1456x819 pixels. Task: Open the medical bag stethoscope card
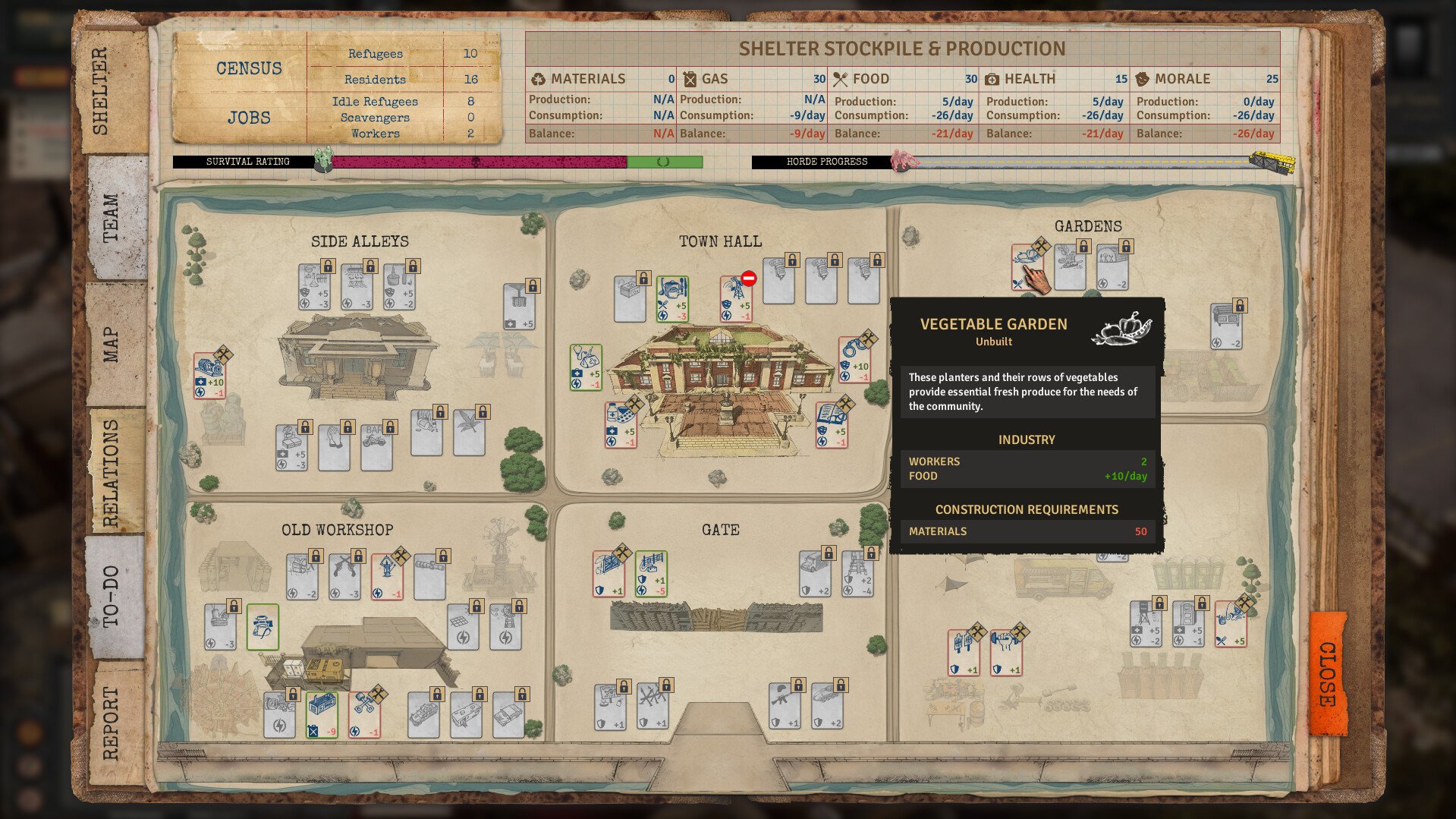point(586,367)
